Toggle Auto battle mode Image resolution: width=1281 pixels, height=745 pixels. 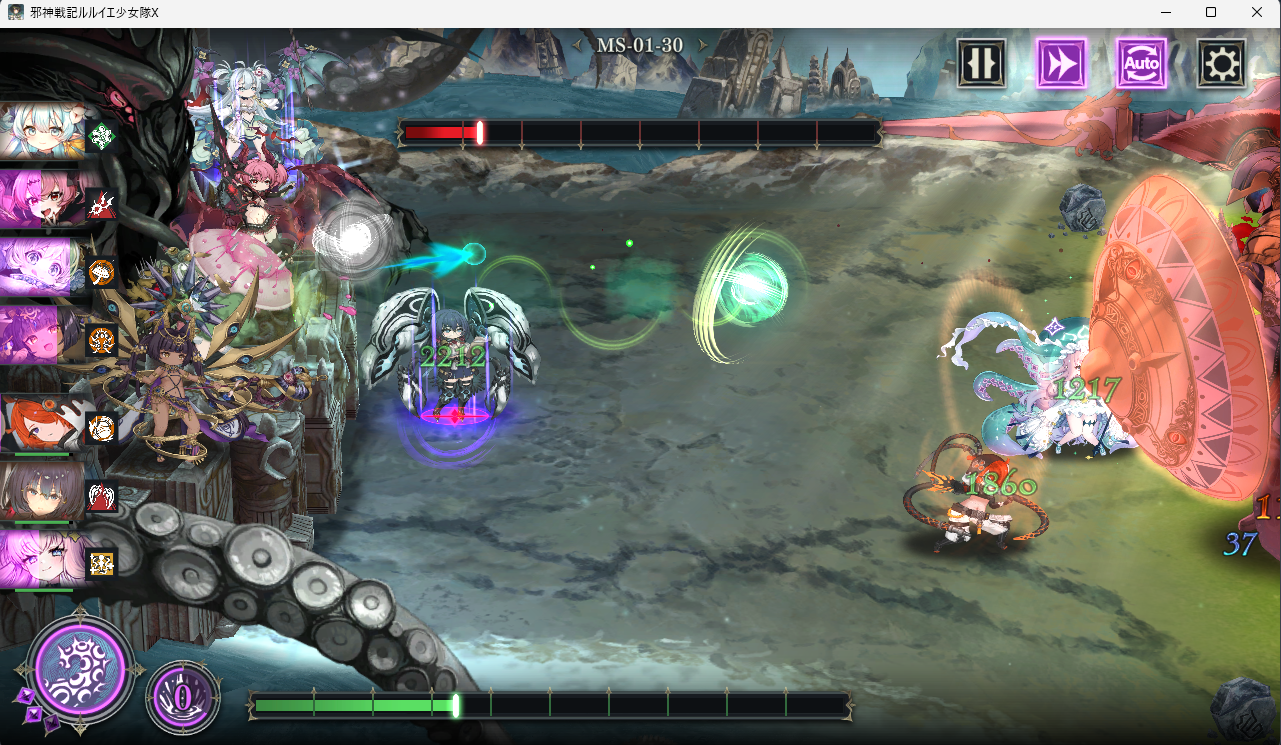point(1141,64)
